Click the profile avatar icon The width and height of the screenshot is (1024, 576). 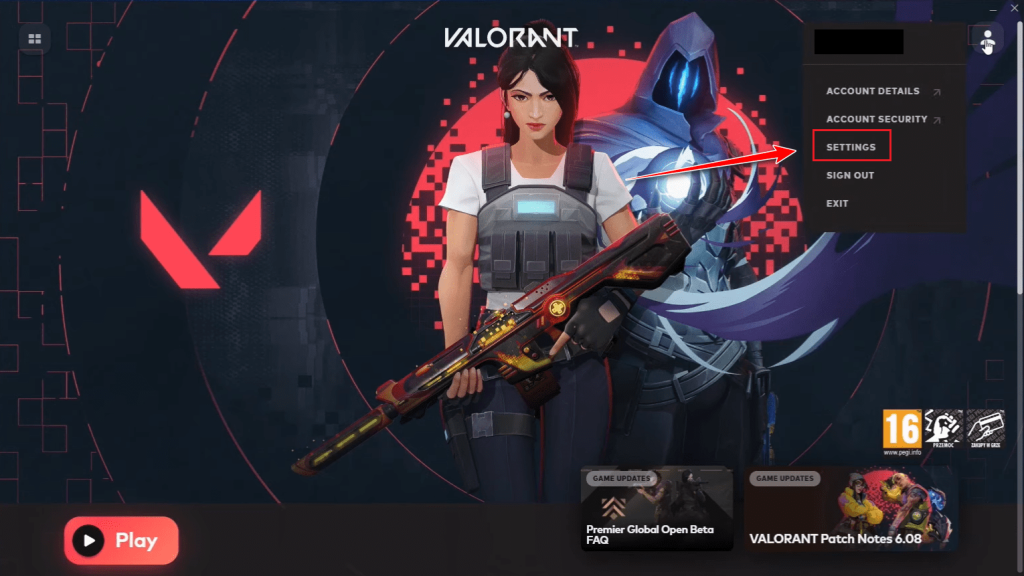click(x=988, y=41)
